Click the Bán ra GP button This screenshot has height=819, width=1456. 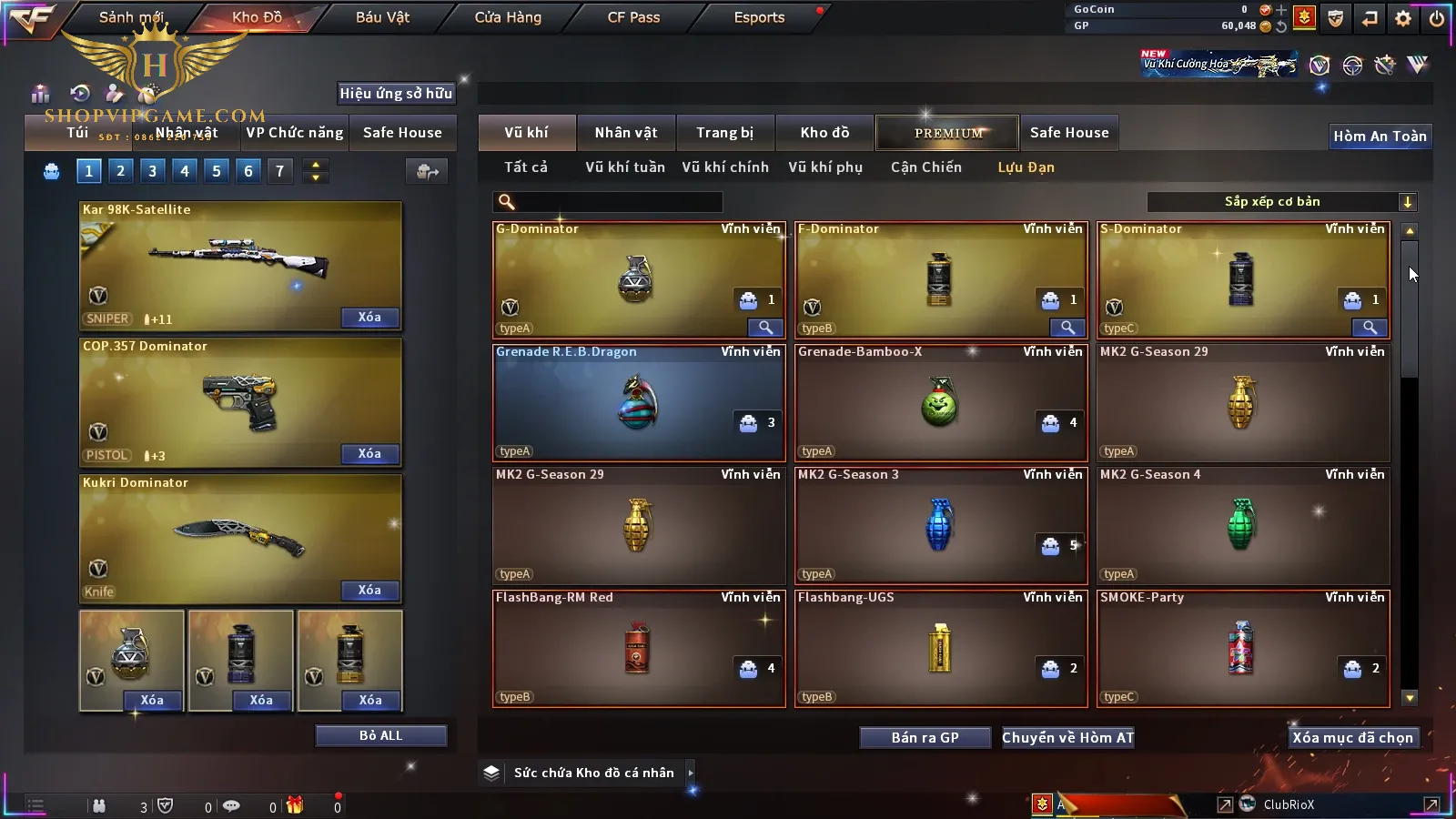point(925,737)
